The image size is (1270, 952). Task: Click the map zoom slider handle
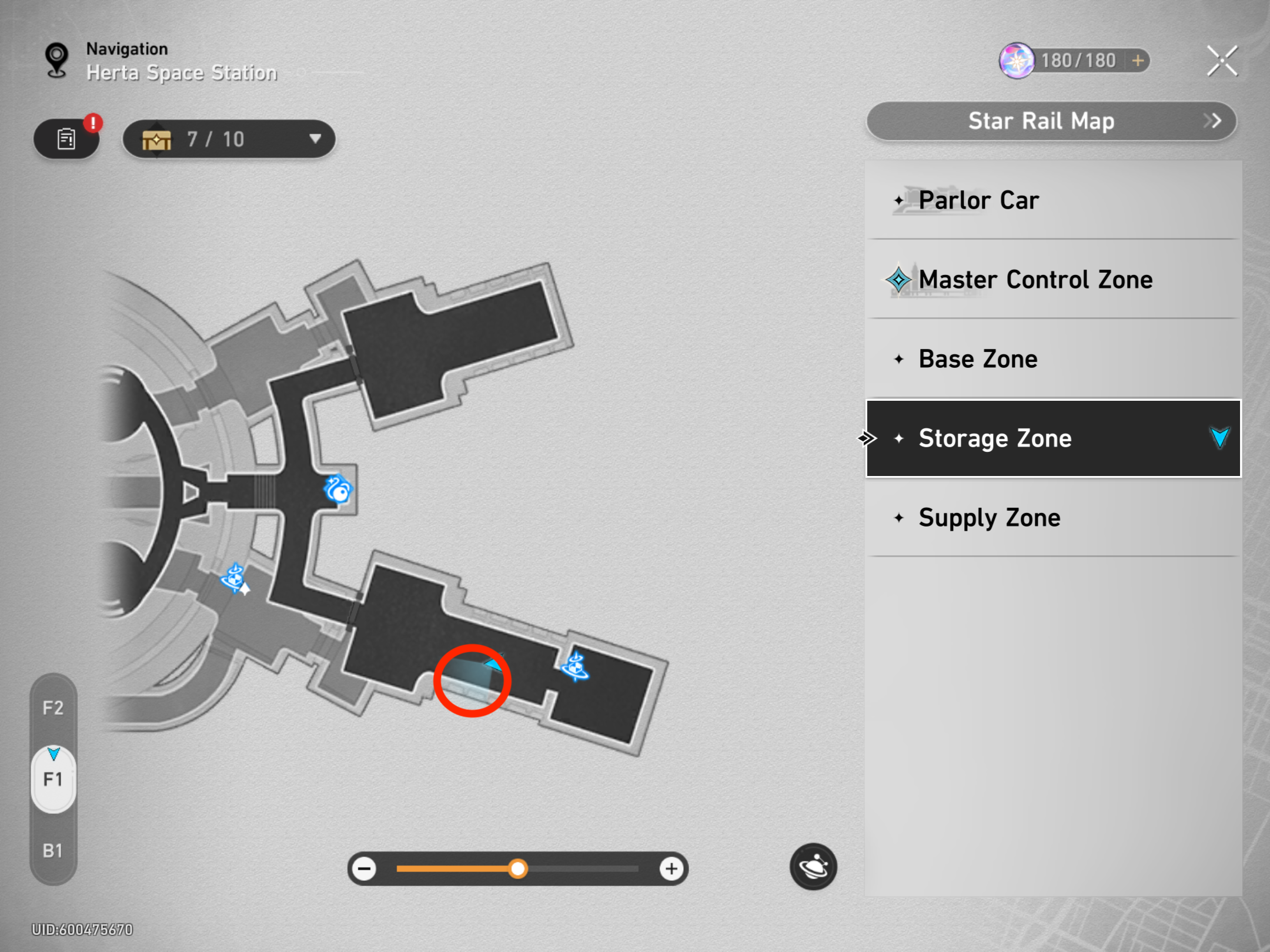(x=518, y=869)
